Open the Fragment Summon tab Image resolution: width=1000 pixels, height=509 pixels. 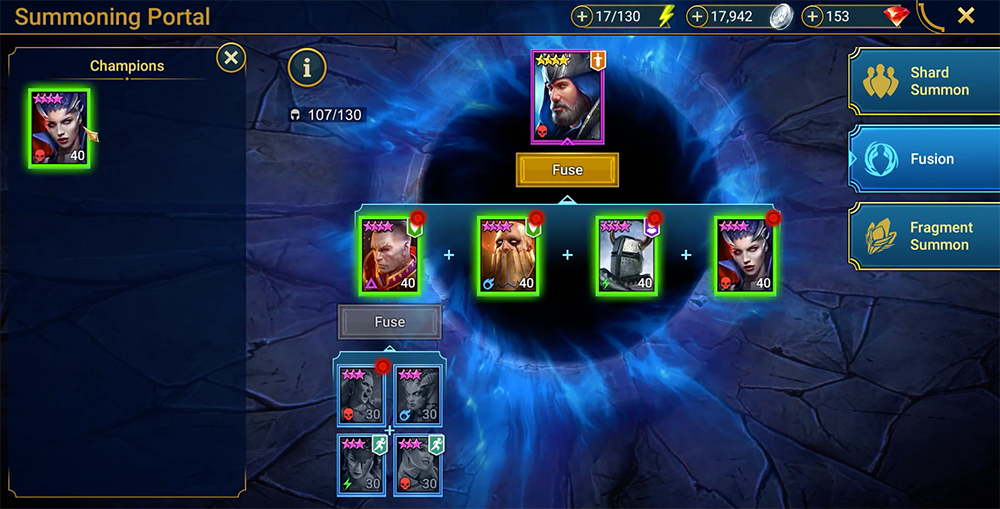coord(923,236)
